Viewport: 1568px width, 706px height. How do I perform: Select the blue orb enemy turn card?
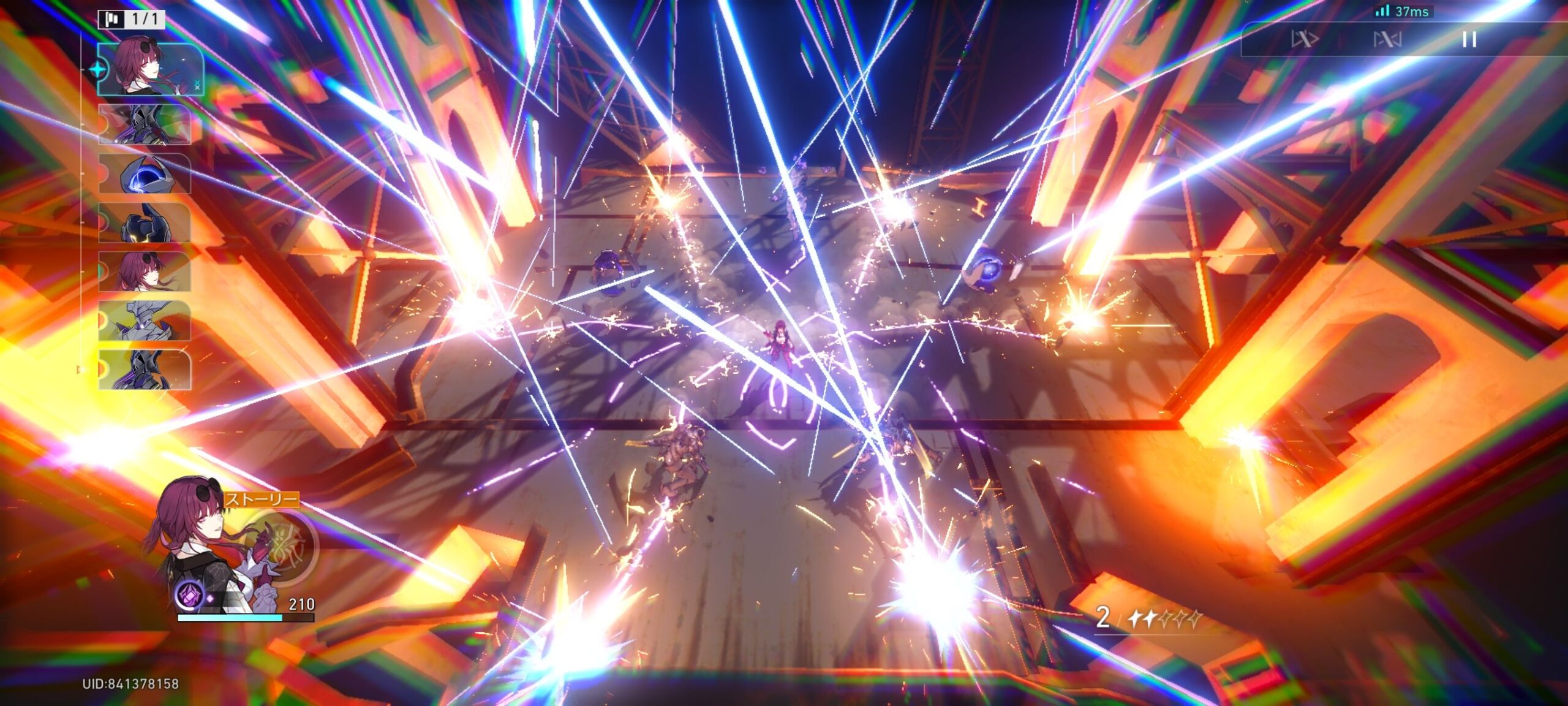point(145,173)
